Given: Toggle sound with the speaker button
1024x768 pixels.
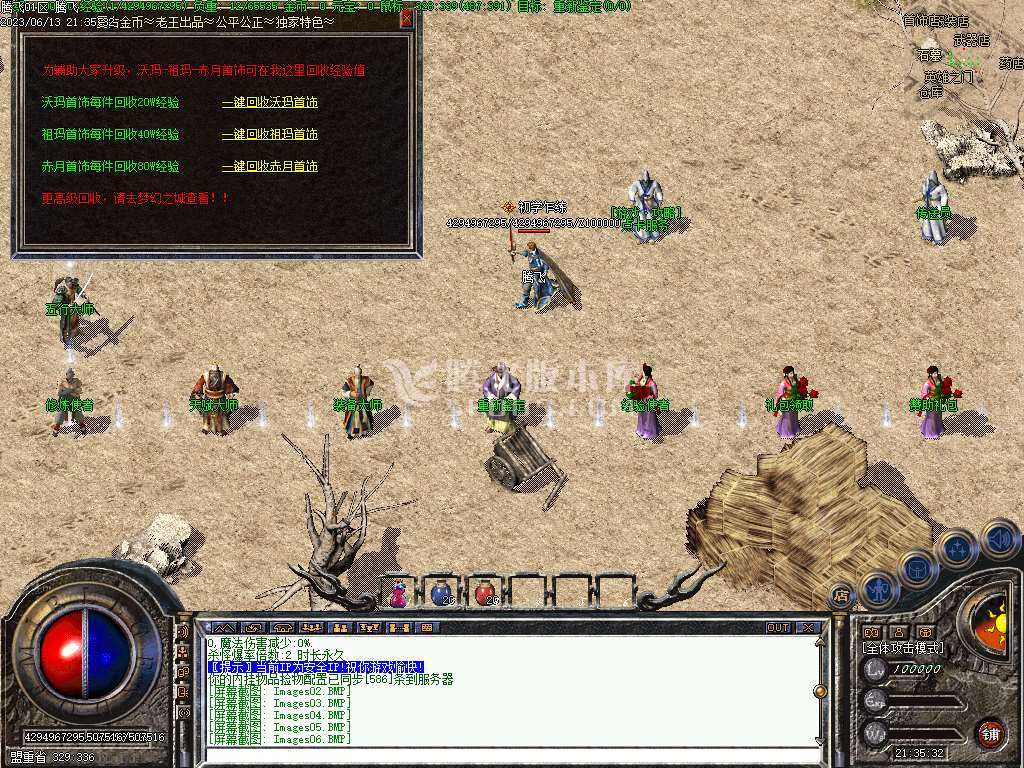Looking at the screenshot, I should tap(997, 538).
